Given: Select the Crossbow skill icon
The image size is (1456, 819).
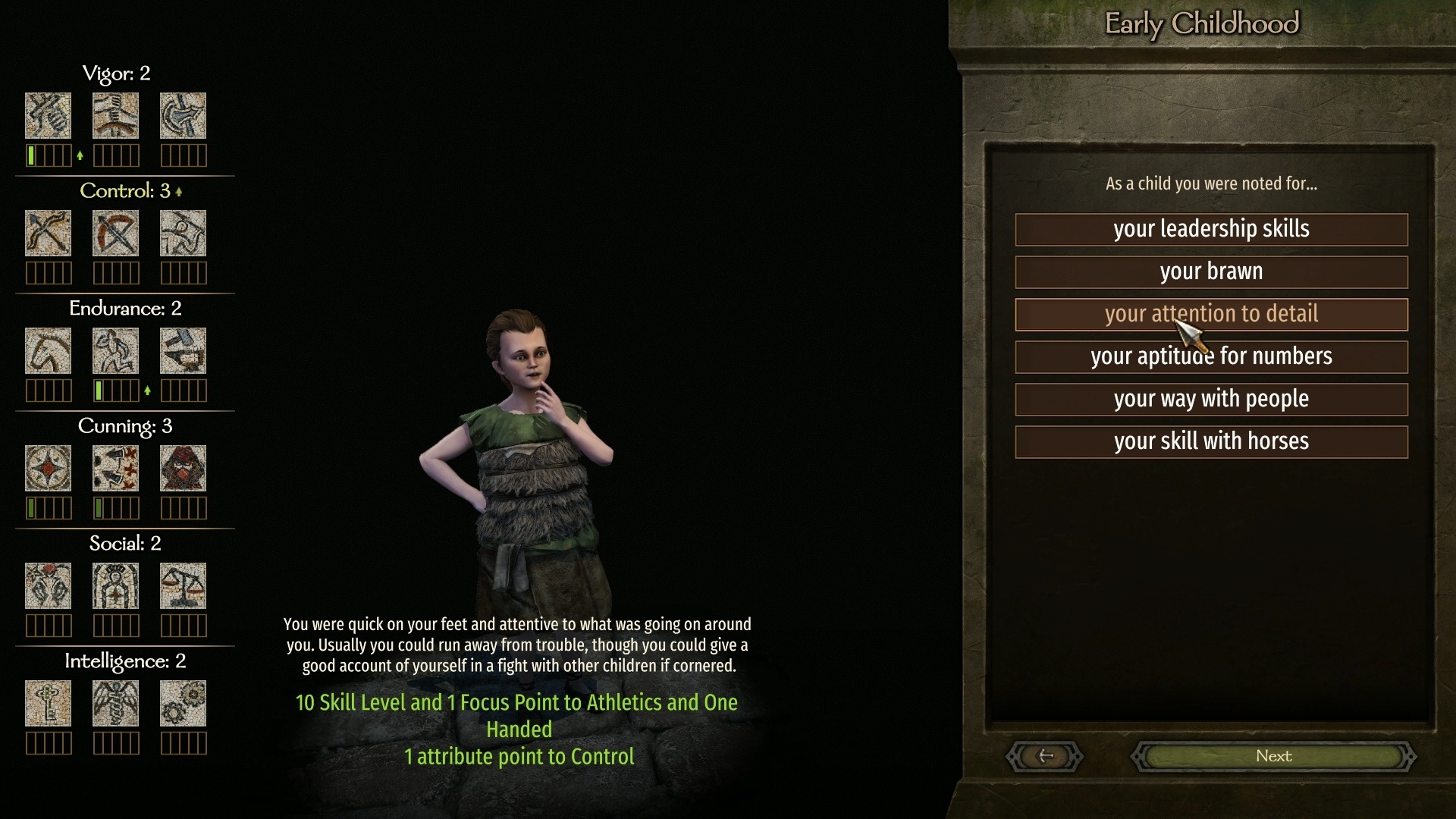Looking at the screenshot, I should [115, 233].
